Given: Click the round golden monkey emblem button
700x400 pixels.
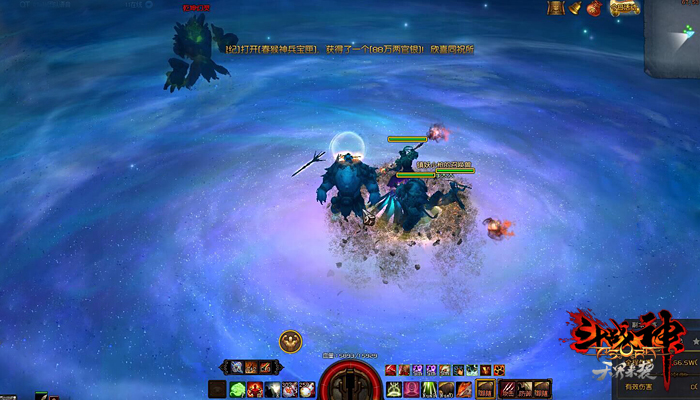Looking at the screenshot, I should tap(291, 341).
